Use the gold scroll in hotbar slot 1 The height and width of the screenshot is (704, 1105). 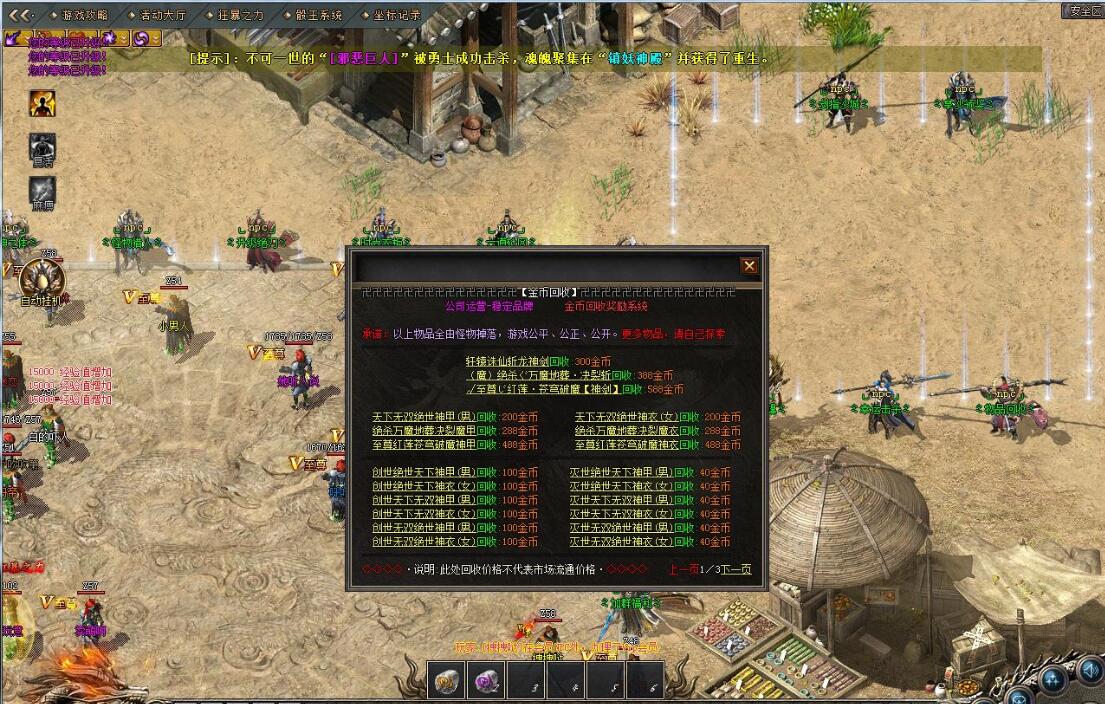click(445, 682)
